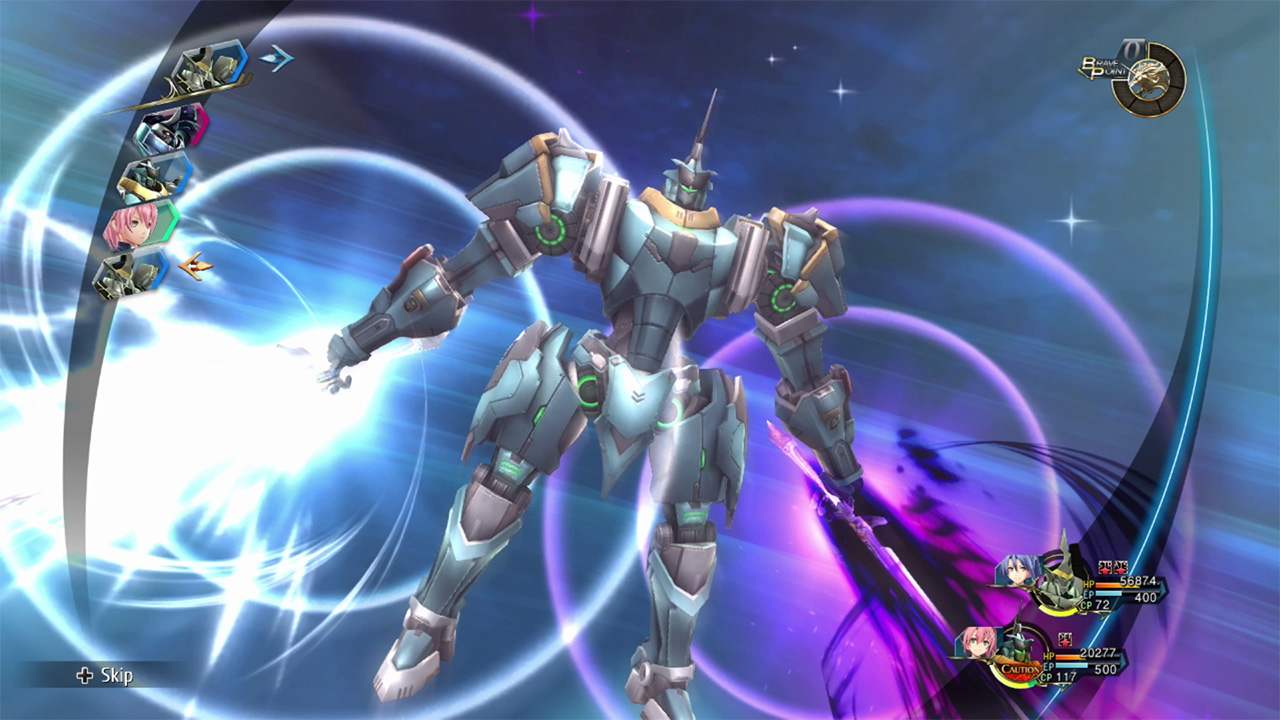Toggle the red ailment icon above the 20277 HP bar
The height and width of the screenshot is (720, 1280).
pyautogui.click(x=1064, y=639)
